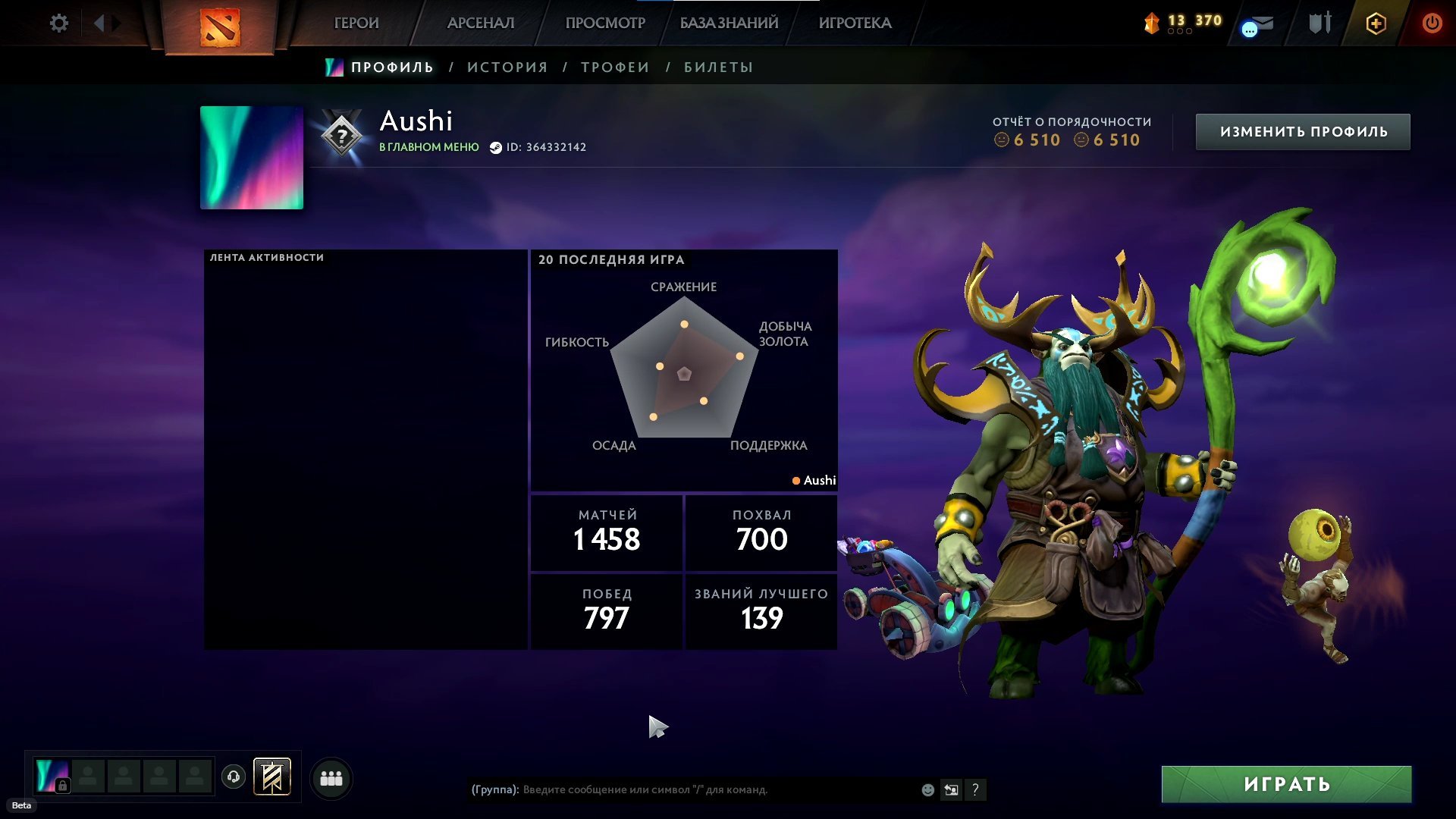Click the back navigation arrow at top left
Image resolution: width=1456 pixels, height=819 pixels.
point(99,23)
